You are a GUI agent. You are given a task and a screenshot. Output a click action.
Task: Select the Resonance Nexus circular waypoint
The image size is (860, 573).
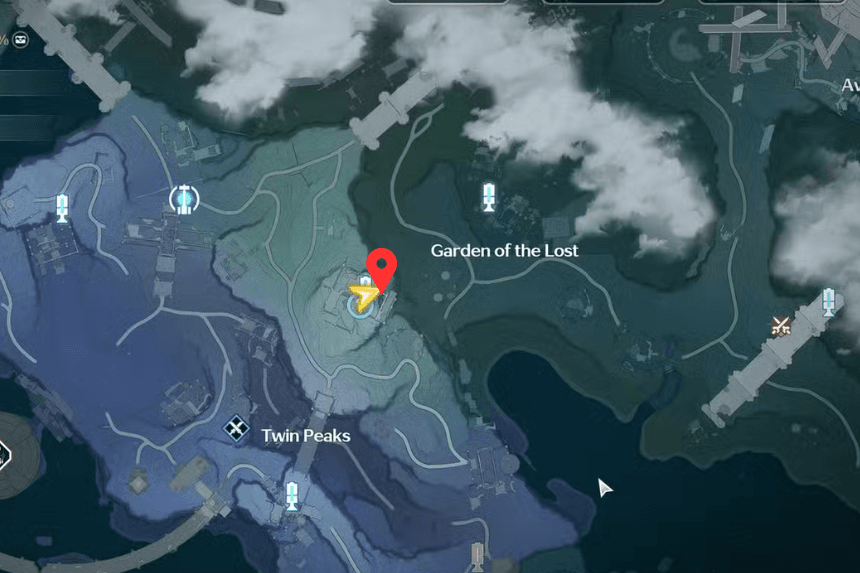tap(183, 199)
